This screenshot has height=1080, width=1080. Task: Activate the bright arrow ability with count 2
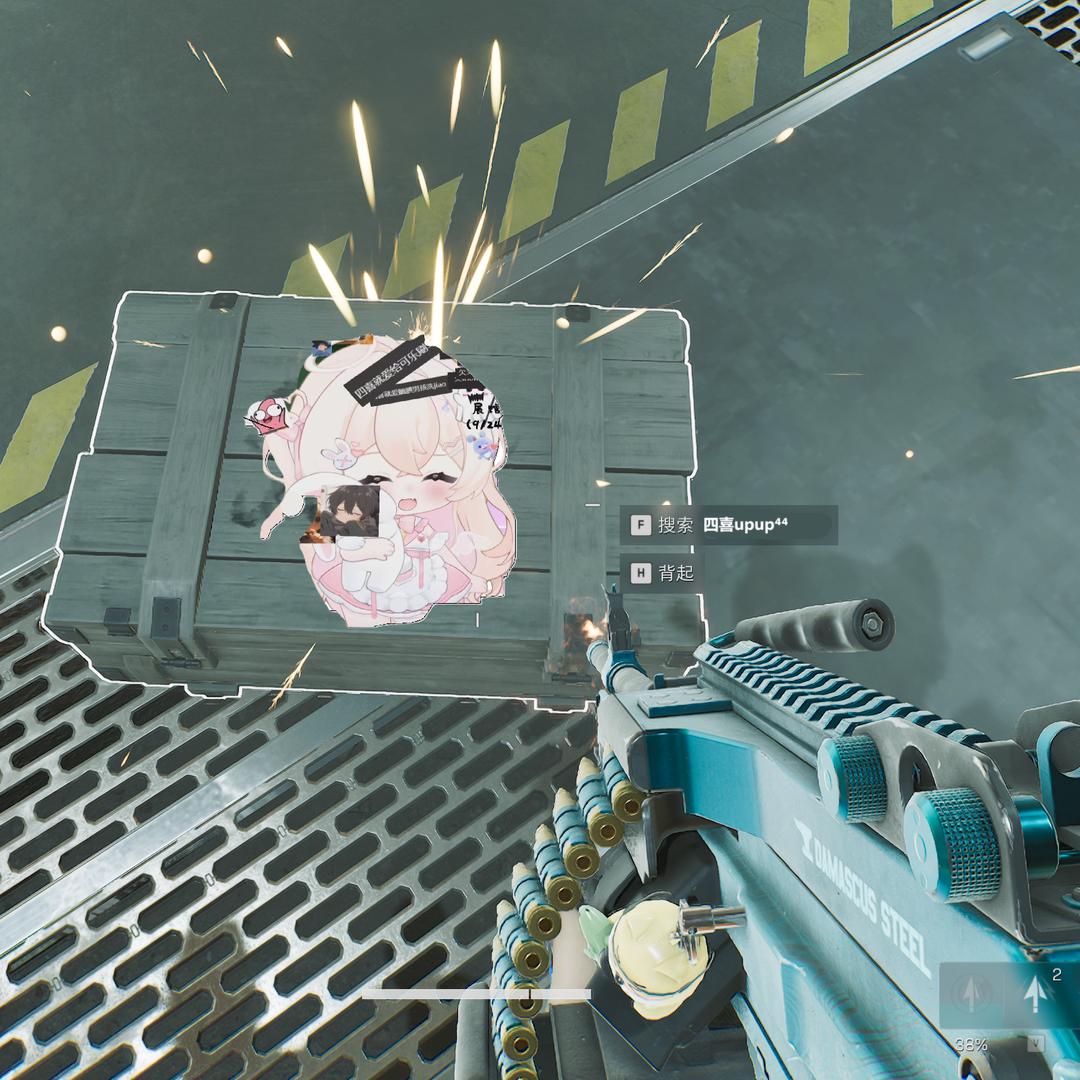1035,994
